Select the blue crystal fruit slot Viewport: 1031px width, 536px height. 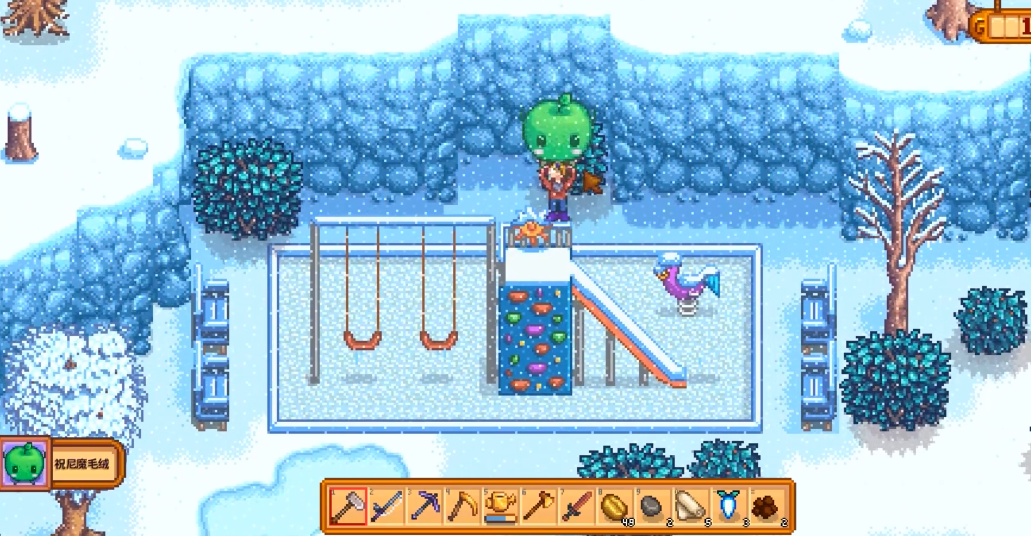728,505
